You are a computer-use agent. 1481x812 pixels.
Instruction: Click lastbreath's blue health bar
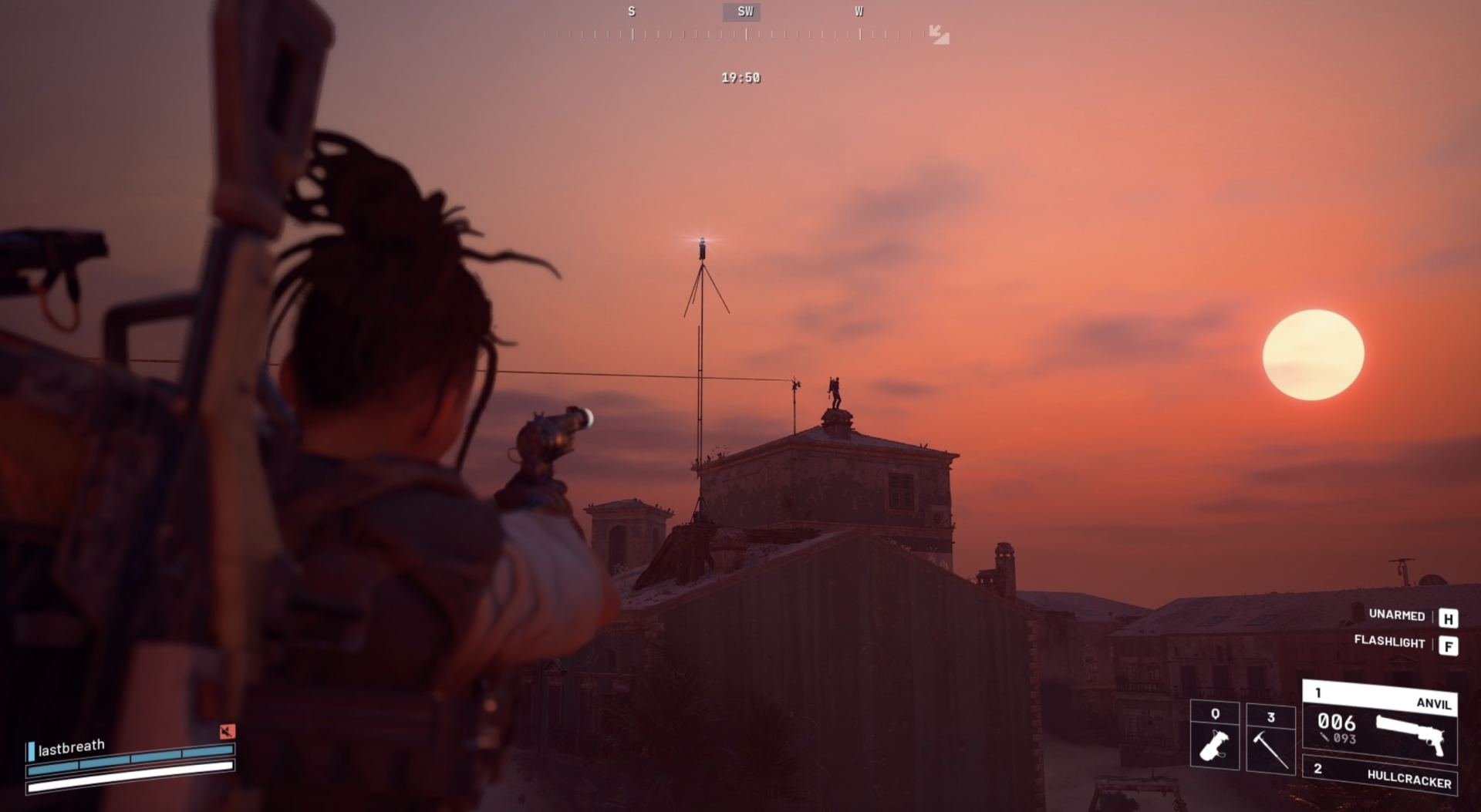[131, 760]
